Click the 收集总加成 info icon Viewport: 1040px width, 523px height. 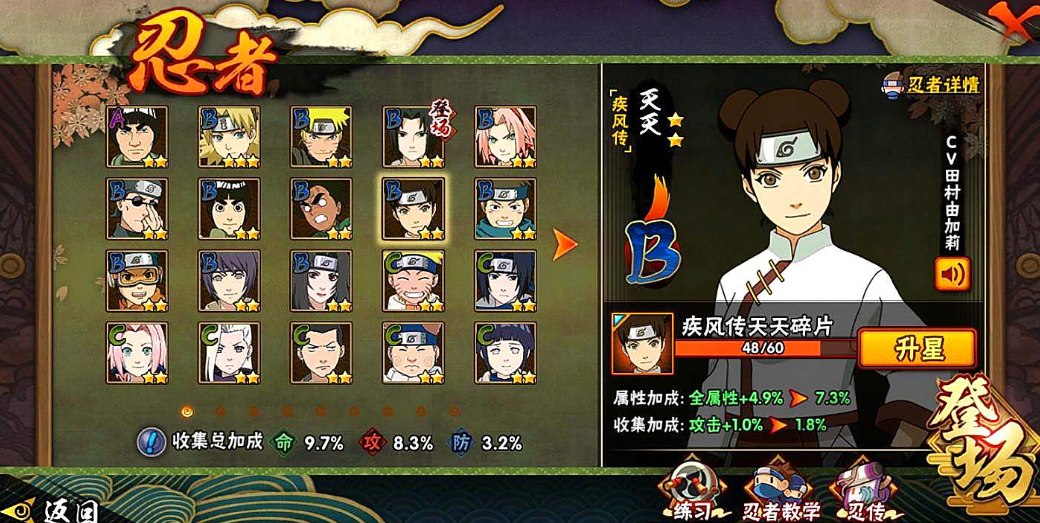point(150,441)
